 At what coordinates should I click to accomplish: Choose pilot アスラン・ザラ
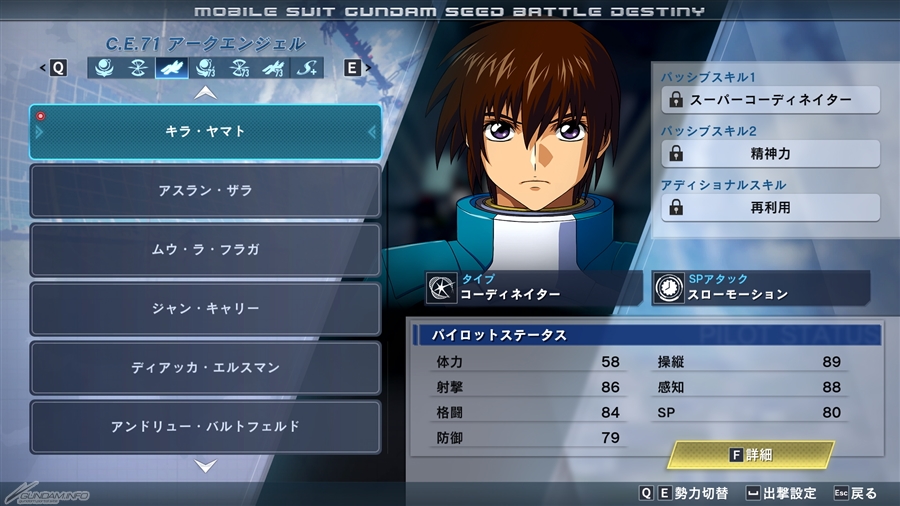[205, 190]
